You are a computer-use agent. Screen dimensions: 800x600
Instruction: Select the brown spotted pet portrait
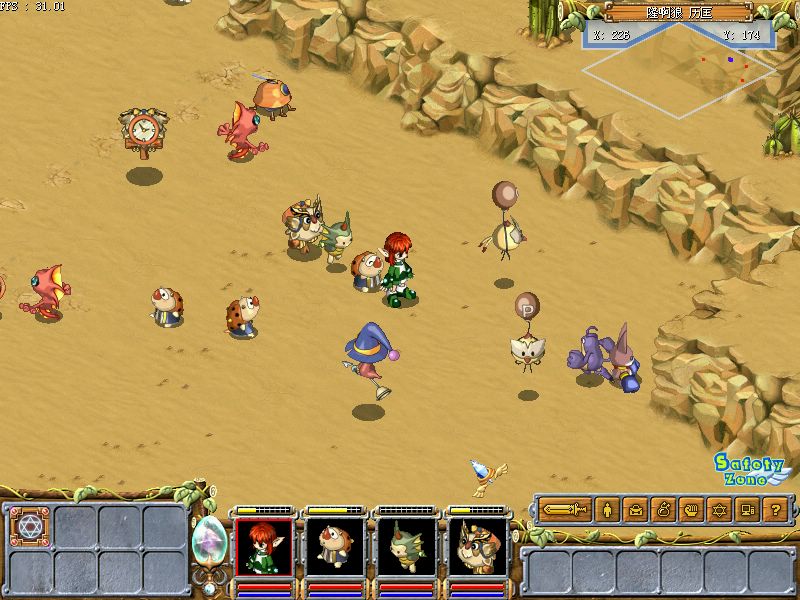tap(334, 546)
